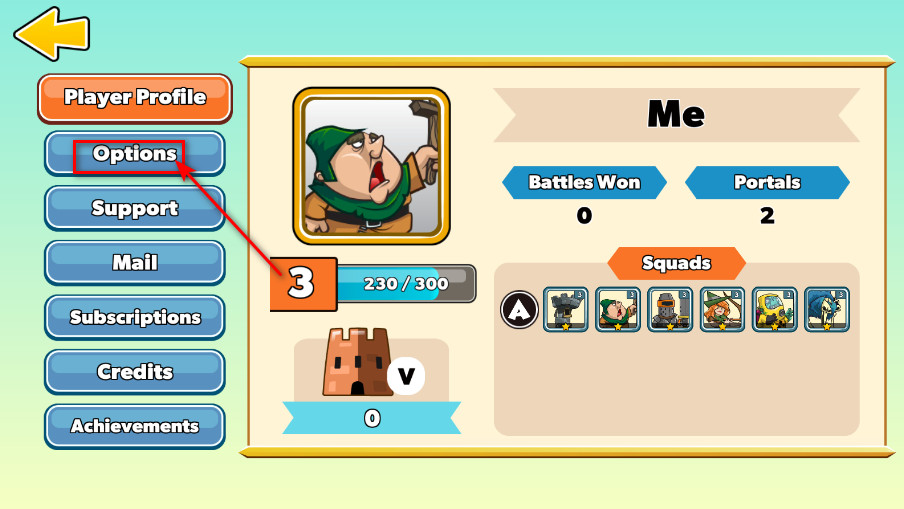This screenshot has height=509, width=904.
Task: Go back with the yellow arrow
Action: coord(50,33)
